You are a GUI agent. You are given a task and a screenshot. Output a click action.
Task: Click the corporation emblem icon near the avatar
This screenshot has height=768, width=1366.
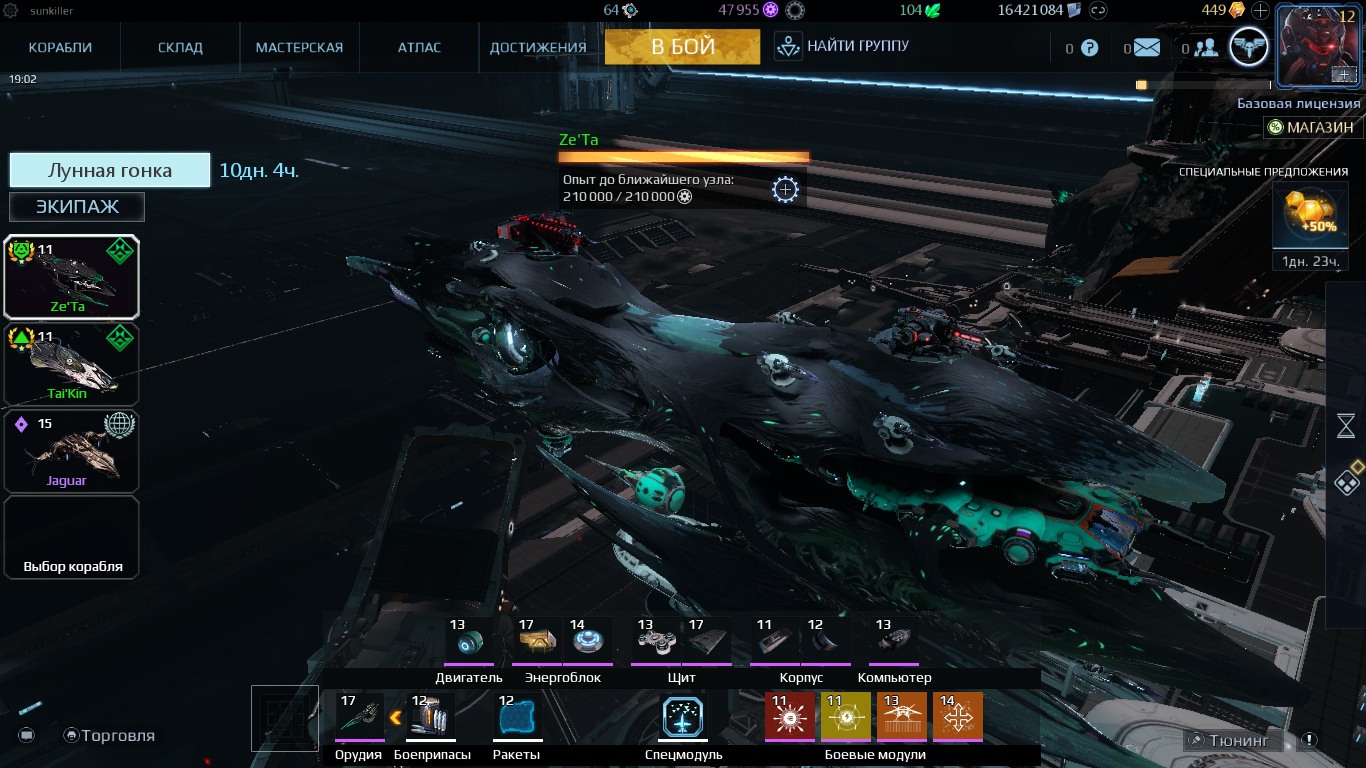point(1246,46)
